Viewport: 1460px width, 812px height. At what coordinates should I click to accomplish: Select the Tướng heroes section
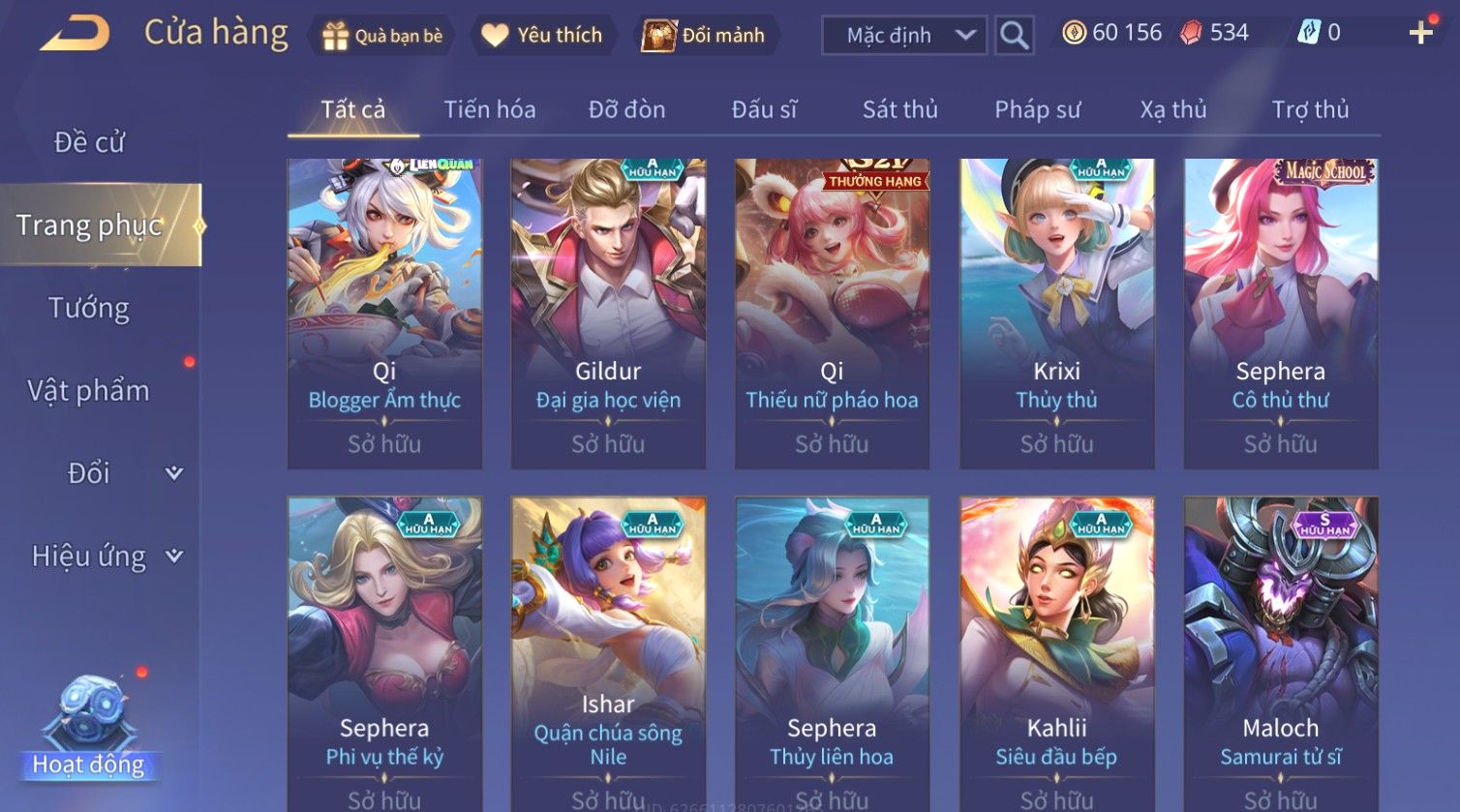point(89,308)
